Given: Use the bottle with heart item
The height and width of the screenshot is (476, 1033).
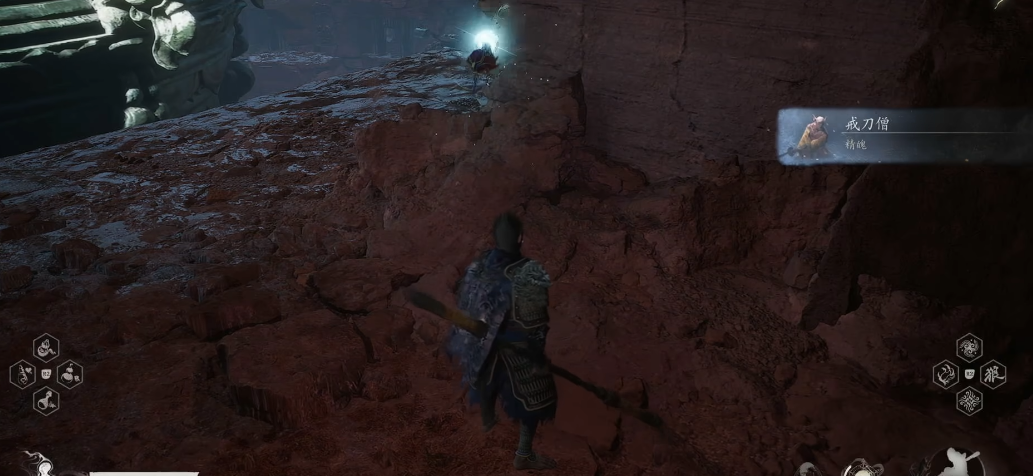Looking at the screenshot, I should [22, 375].
